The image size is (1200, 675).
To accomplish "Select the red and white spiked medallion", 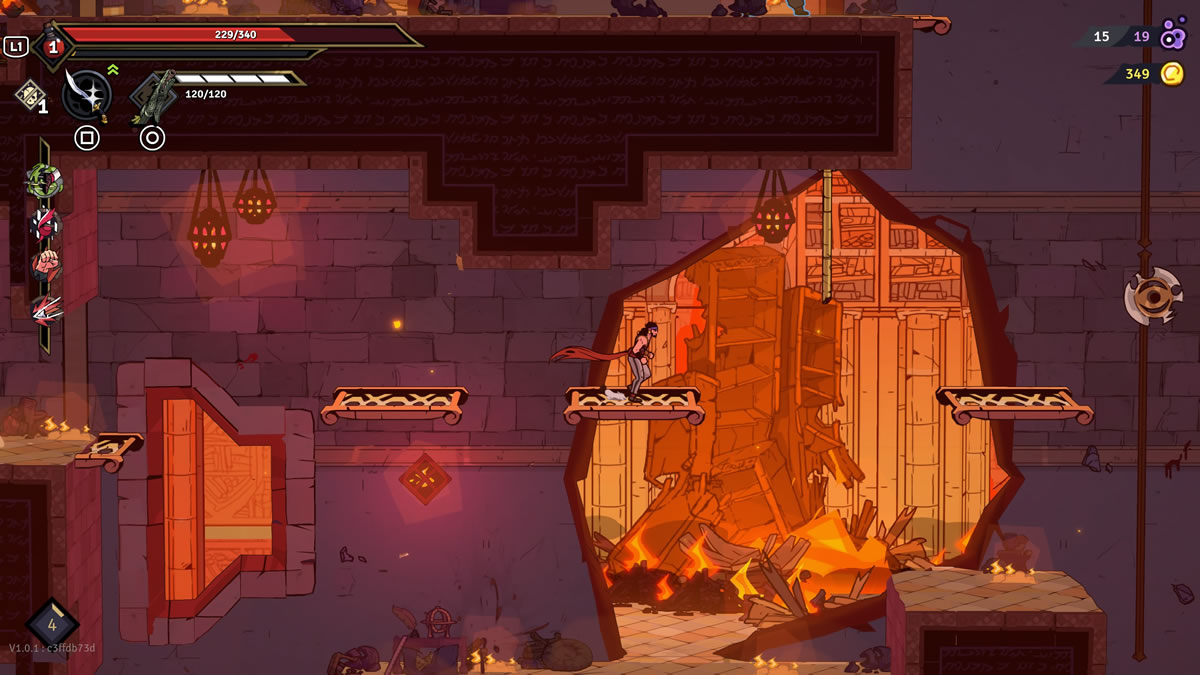I will (x=45, y=223).
